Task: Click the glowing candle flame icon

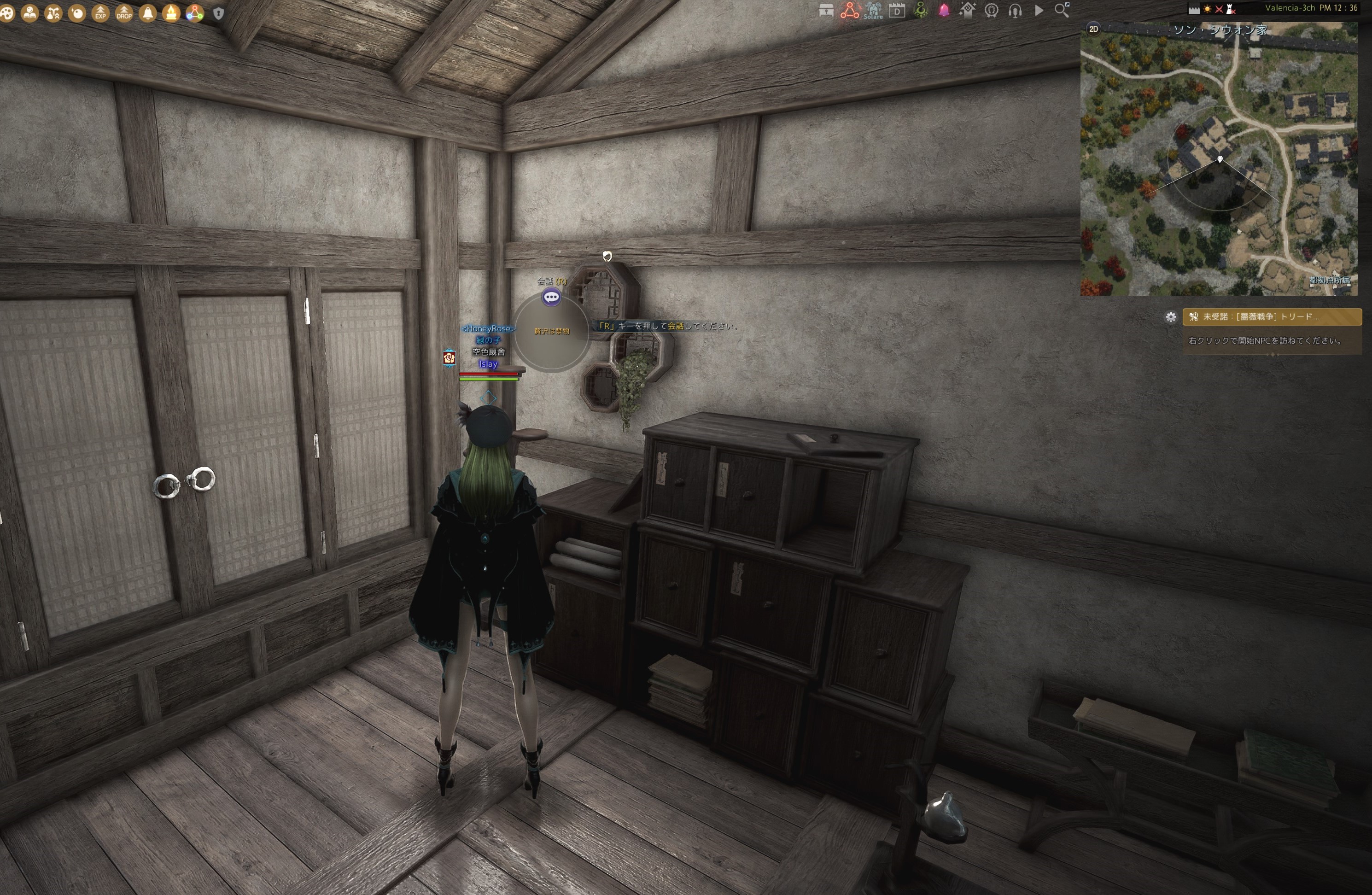Action: [171, 13]
